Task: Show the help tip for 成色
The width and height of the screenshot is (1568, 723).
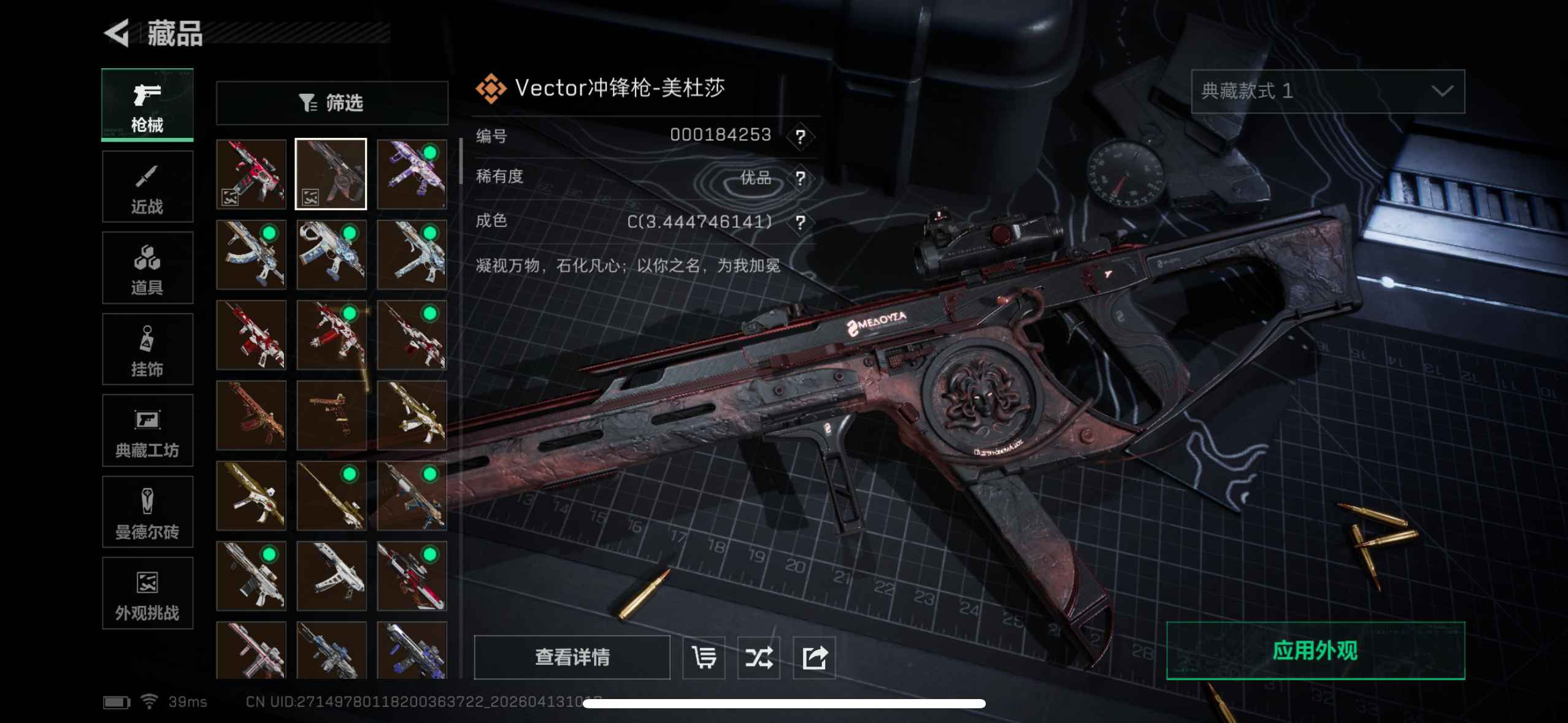Action: [x=800, y=222]
